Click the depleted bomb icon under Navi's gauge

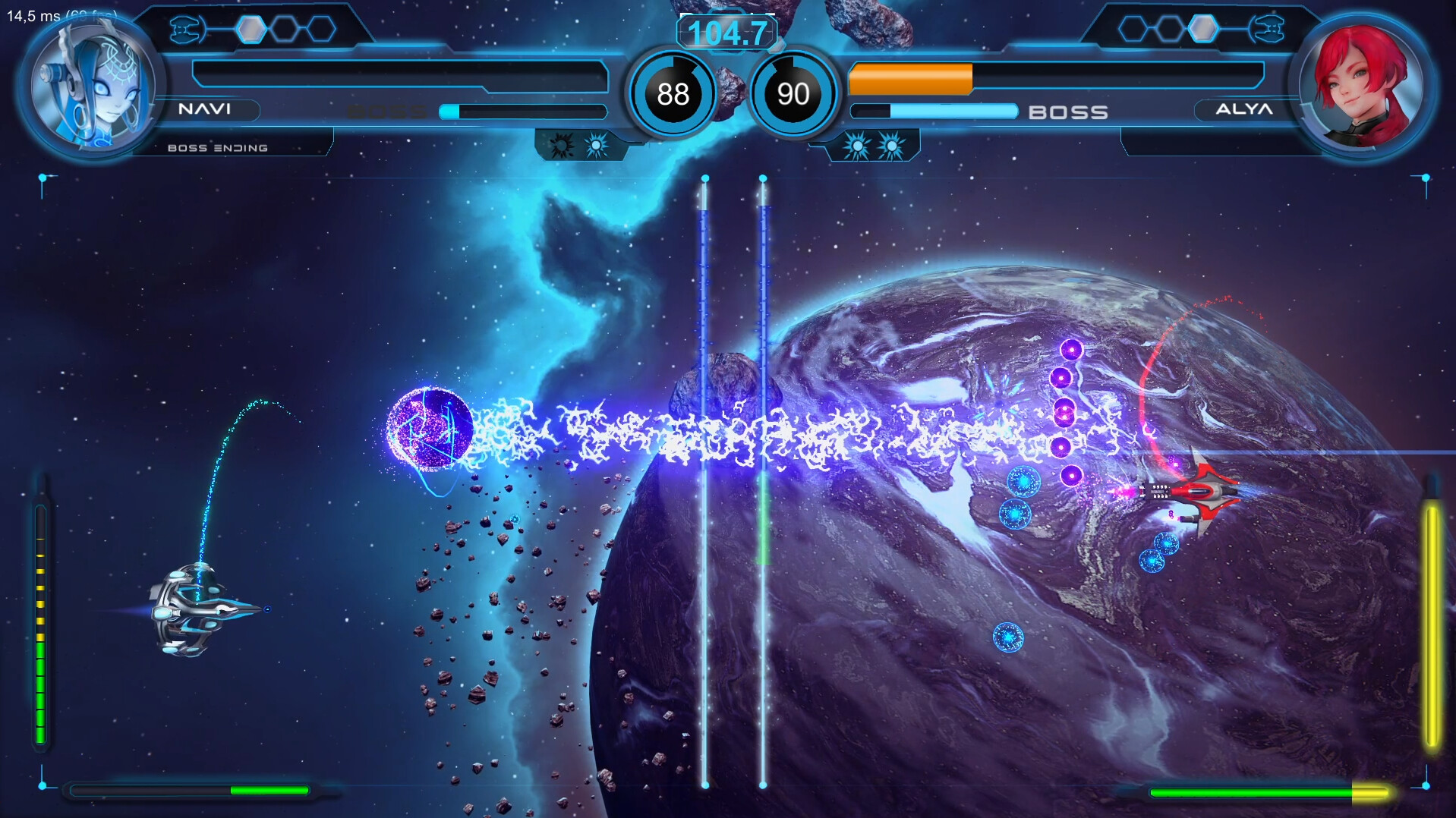[x=560, y=143]
